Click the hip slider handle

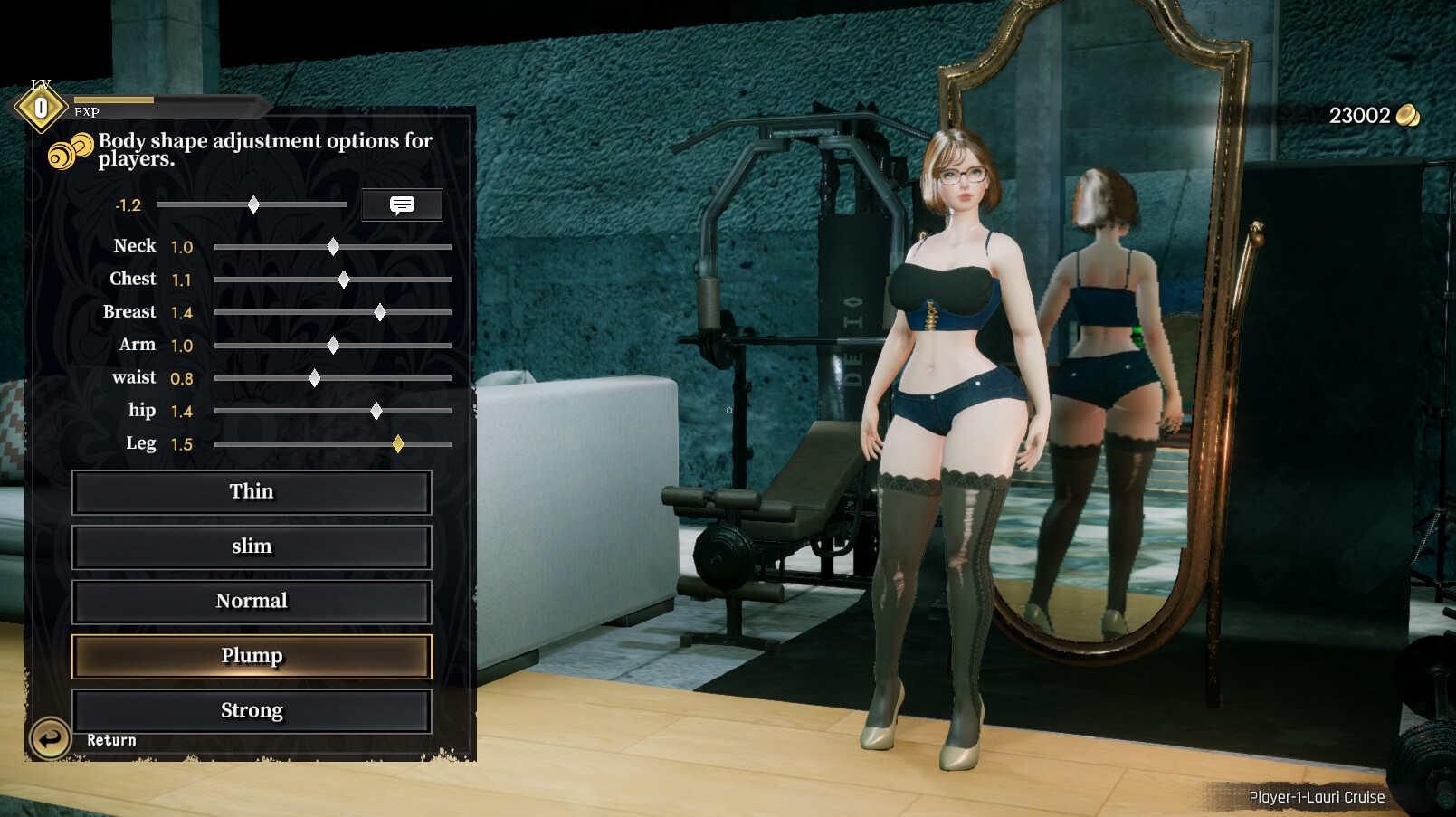(376, 412)
